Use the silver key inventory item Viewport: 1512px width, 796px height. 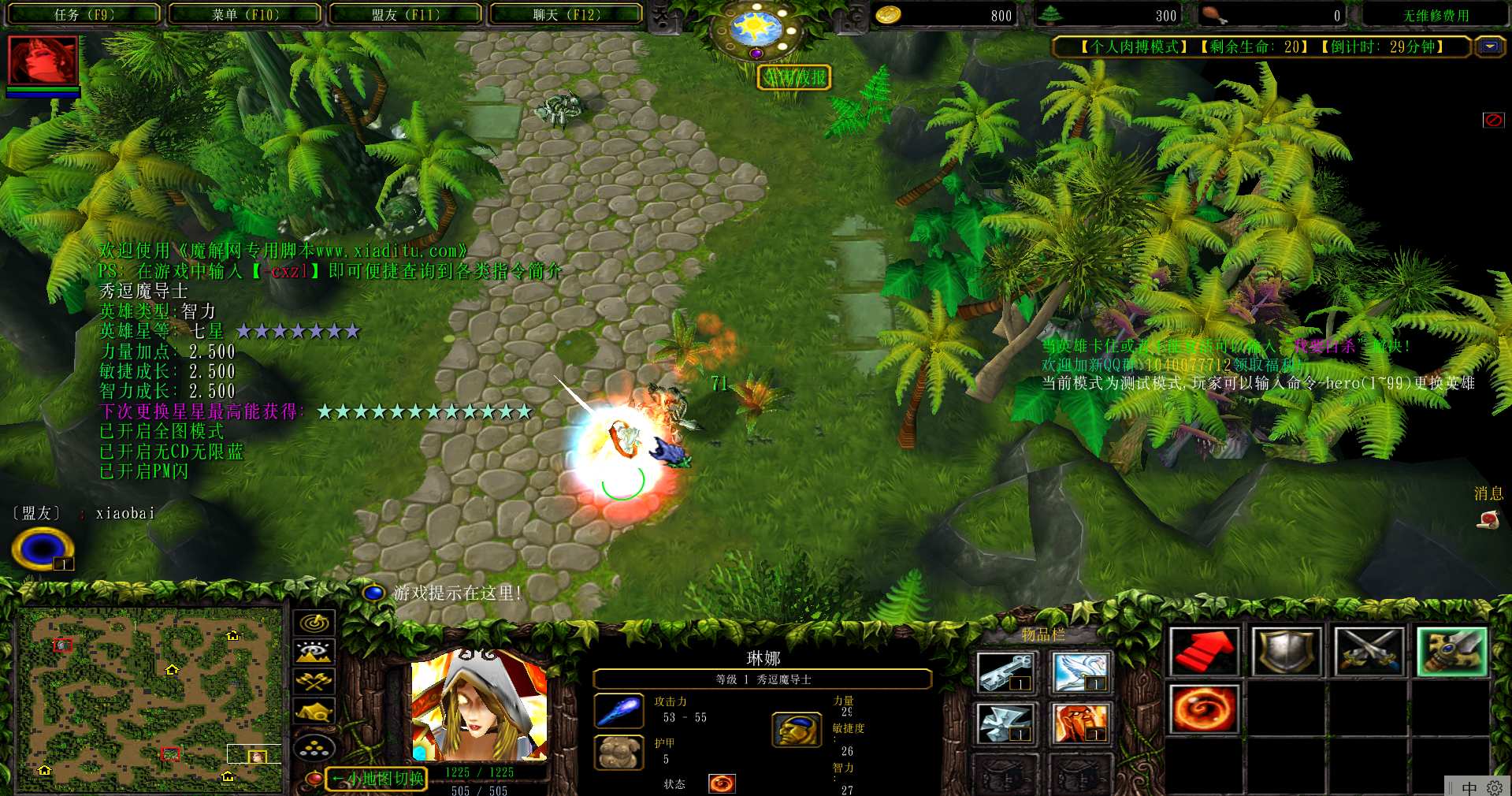[1004, 672]
